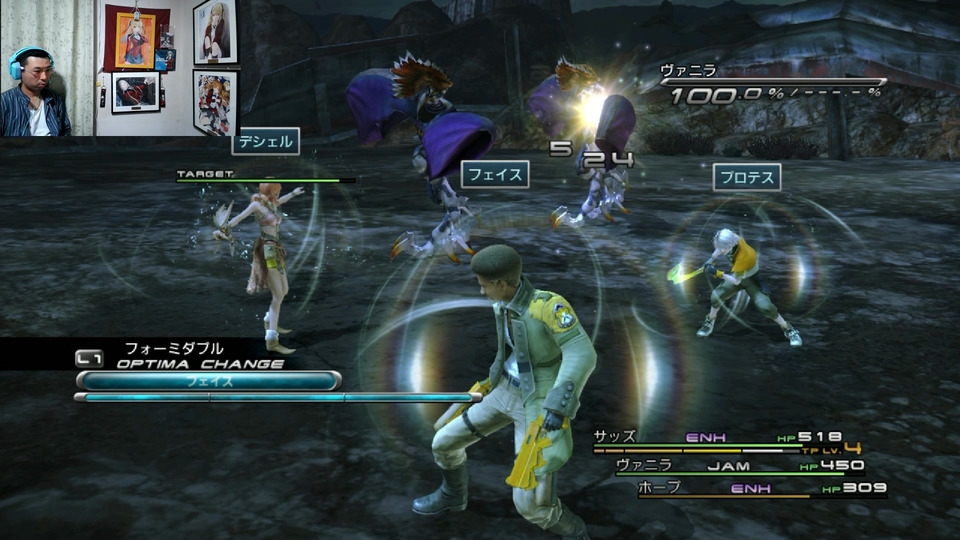Select ヴァニラ's party status row
960x540 pixels.
[740, 465]
